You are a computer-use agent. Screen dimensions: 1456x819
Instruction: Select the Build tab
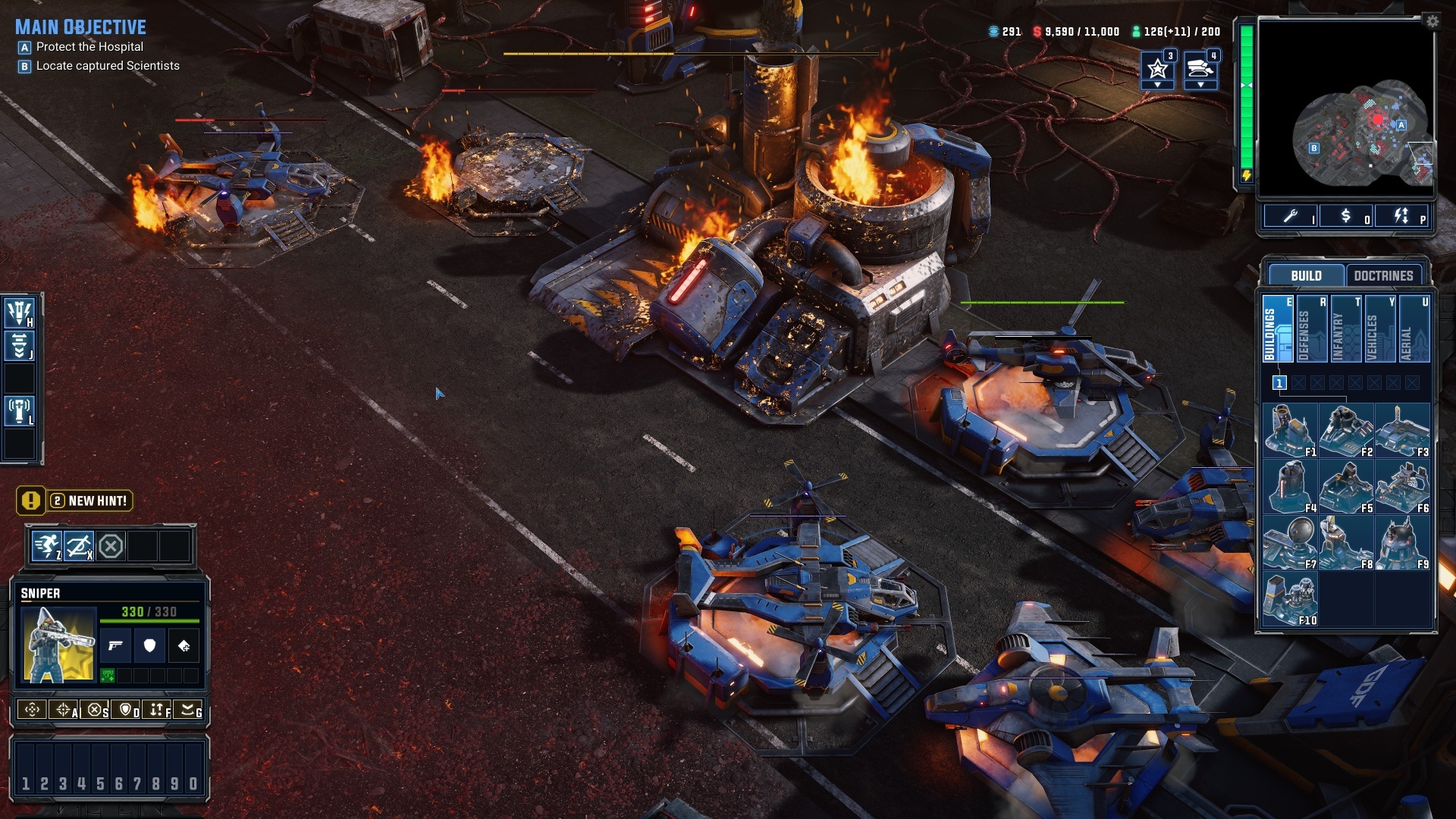click(x=1306, y=275)
